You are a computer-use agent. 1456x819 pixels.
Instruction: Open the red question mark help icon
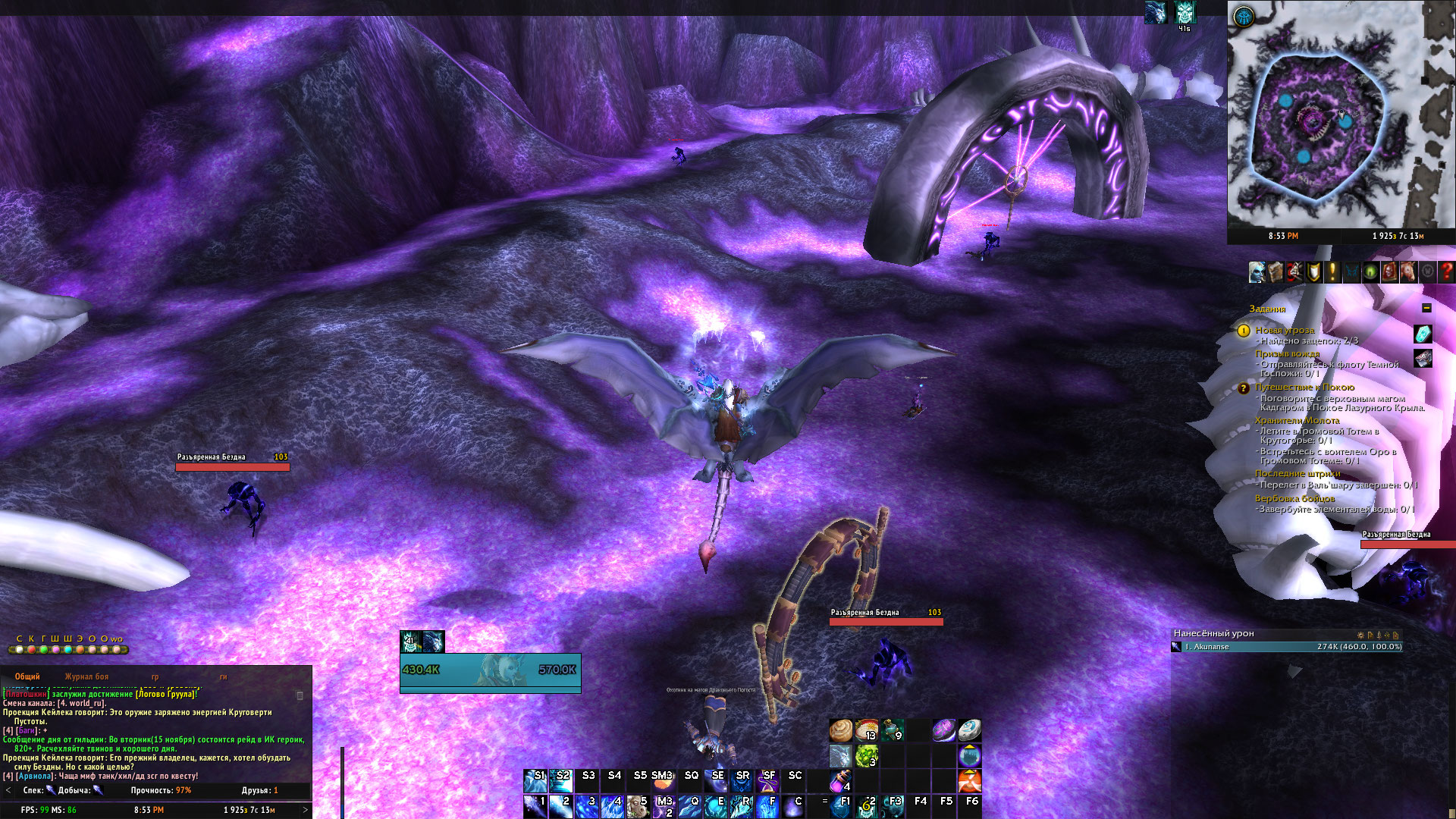click(x=1446, y=271)
